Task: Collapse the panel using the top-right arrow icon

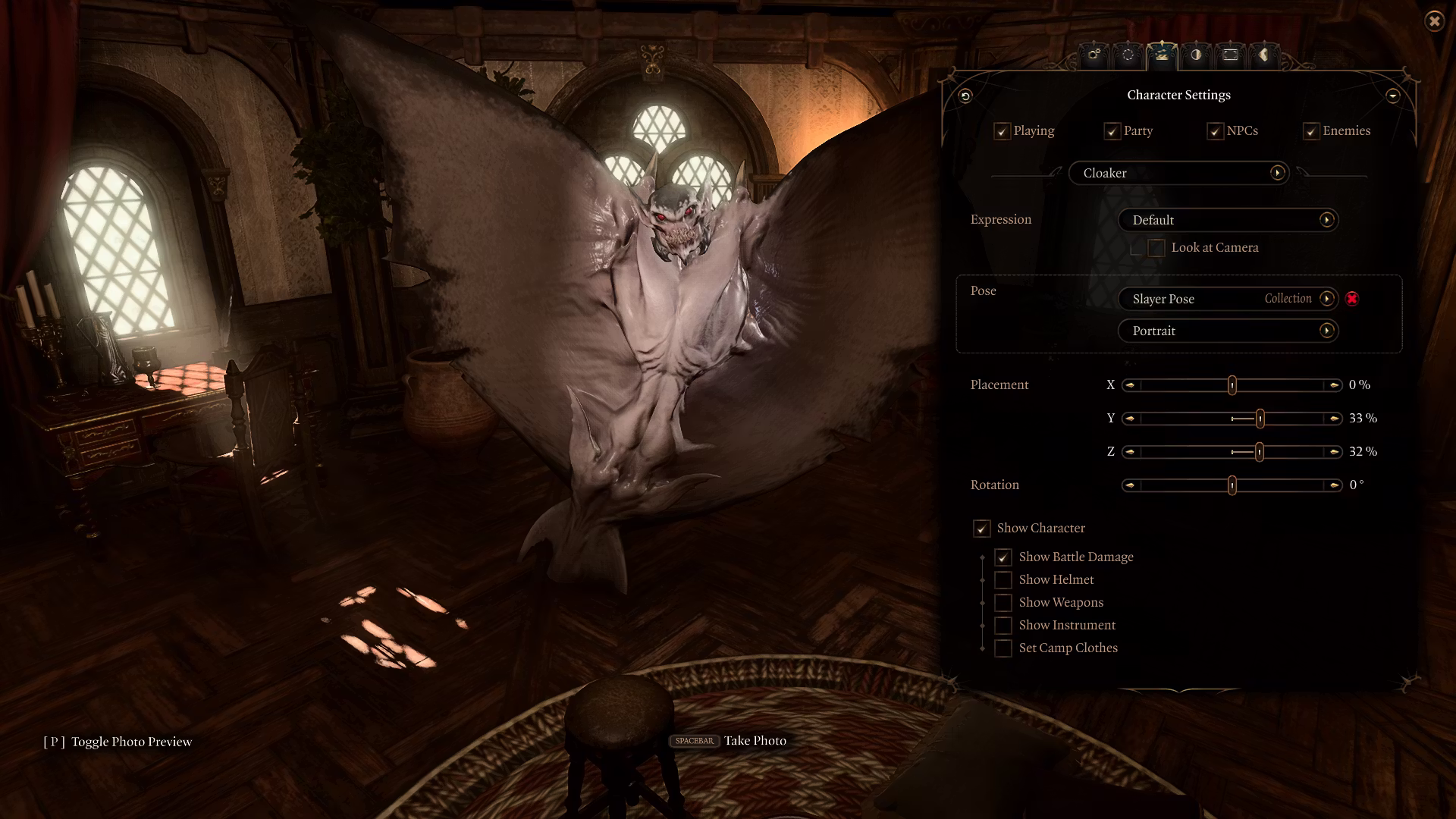Action: [x=1393, y=96]
